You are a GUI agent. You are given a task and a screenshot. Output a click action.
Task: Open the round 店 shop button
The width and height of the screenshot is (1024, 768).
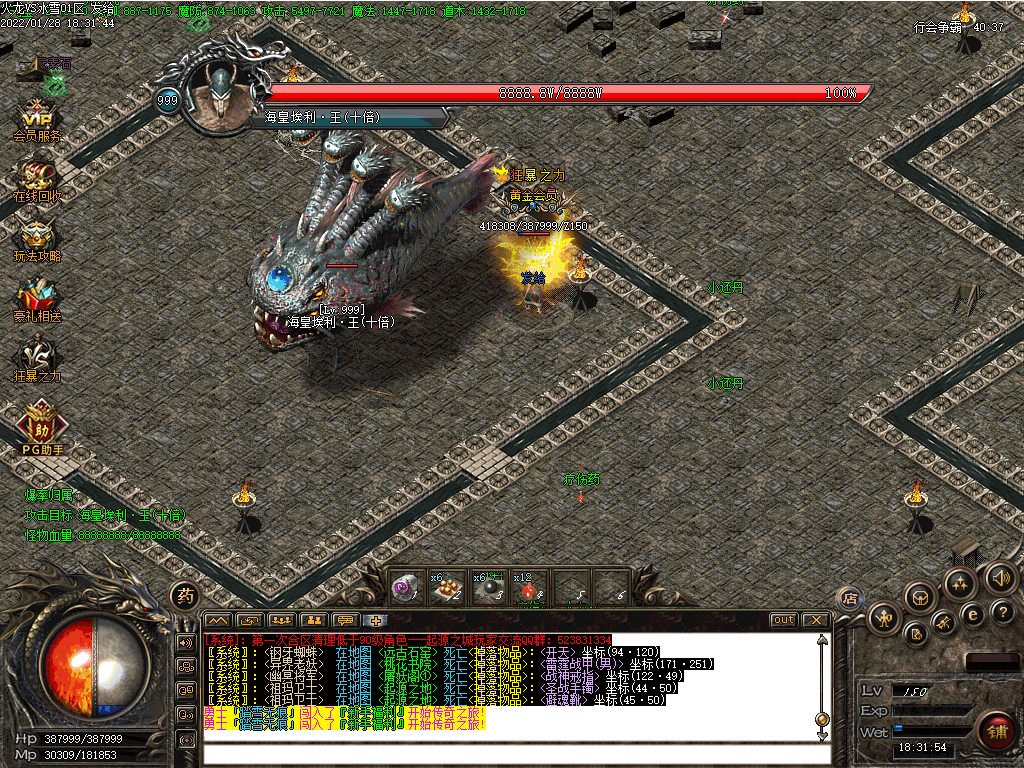(849, 598)
